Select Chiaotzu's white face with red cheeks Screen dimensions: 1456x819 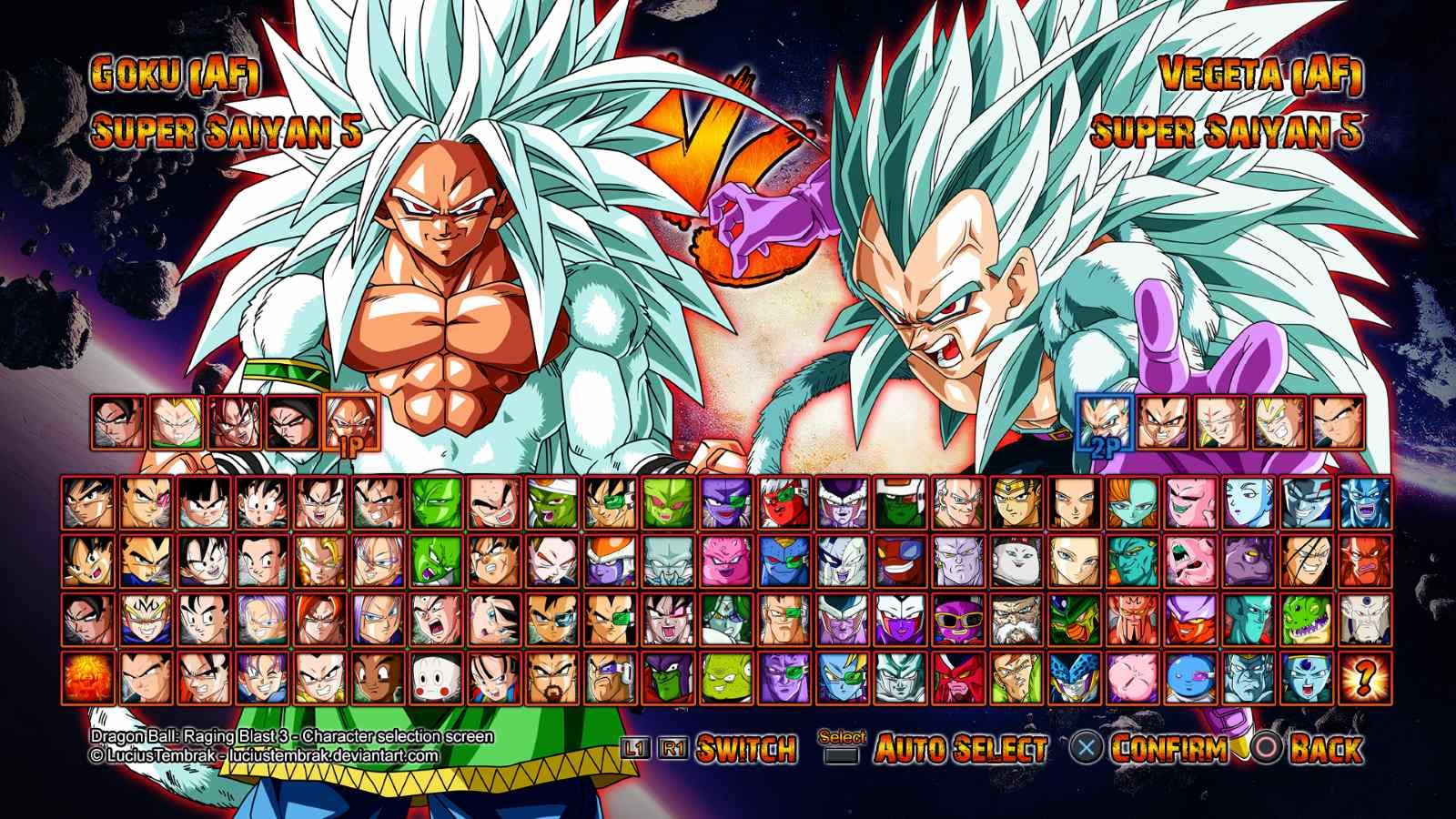point(432,676)
